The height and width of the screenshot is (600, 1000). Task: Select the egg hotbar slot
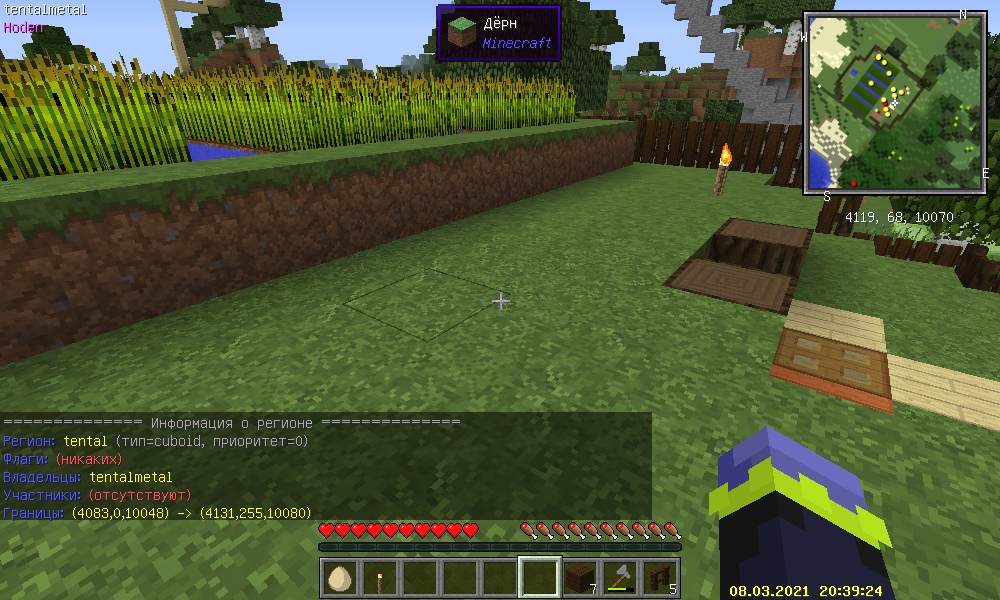point(340,578)
